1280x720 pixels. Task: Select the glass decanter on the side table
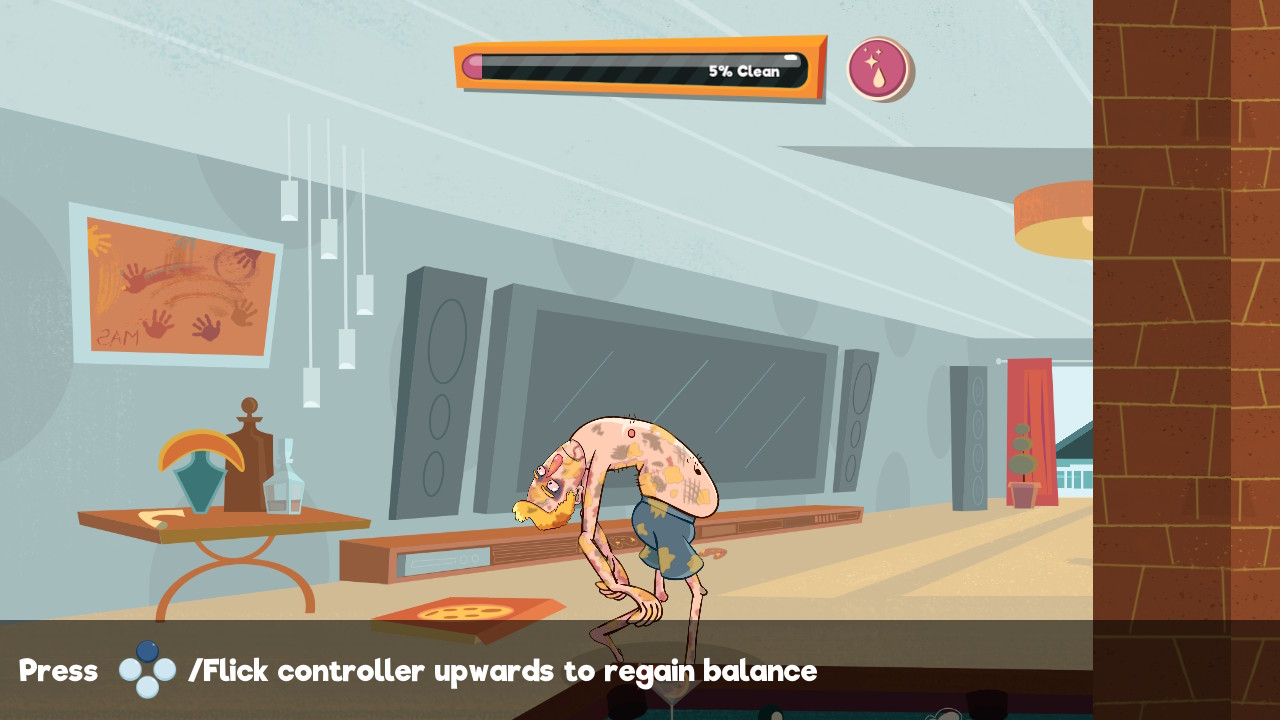287,478
